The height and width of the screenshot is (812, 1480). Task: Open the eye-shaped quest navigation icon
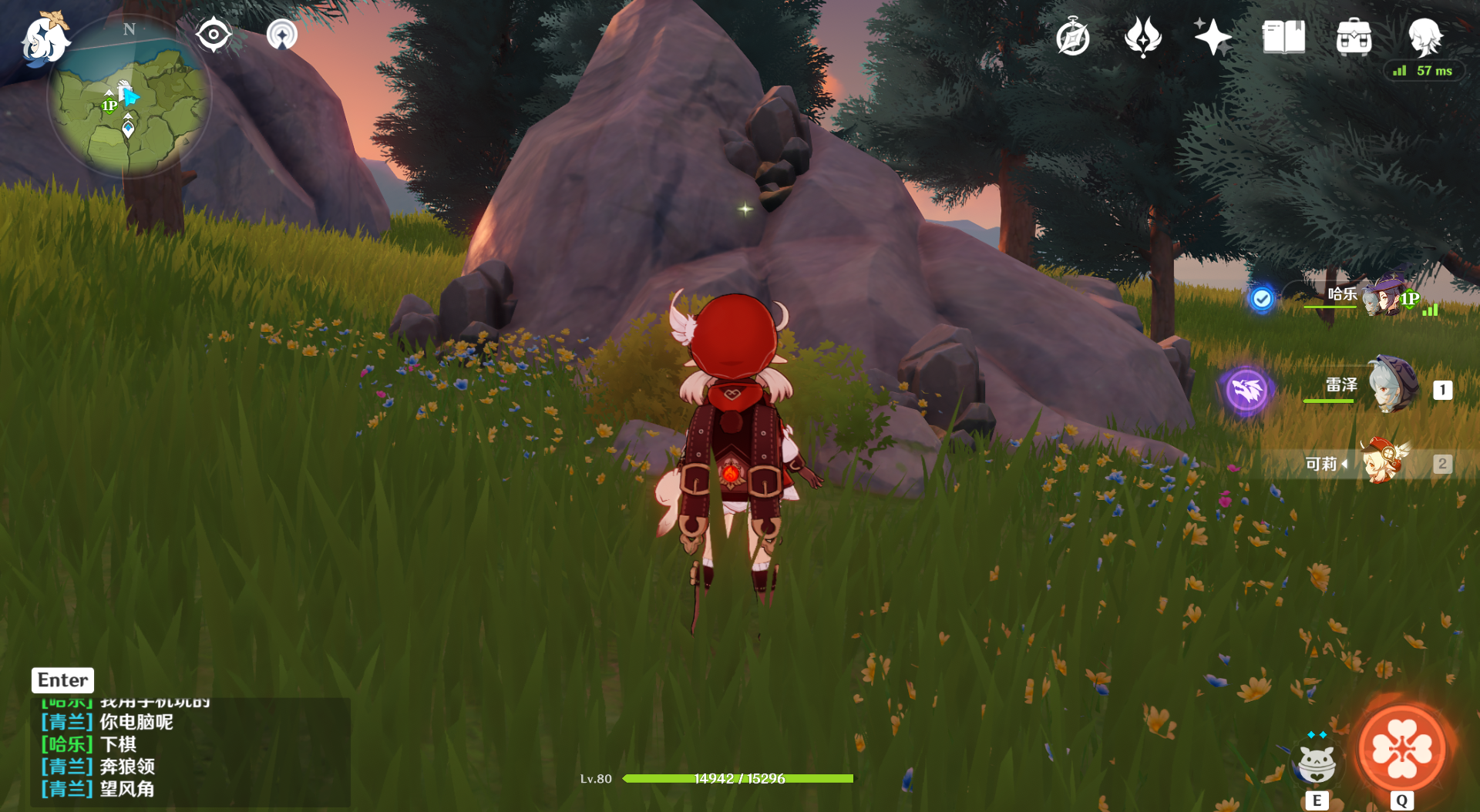pyautogui.click(x=214, y=35)
